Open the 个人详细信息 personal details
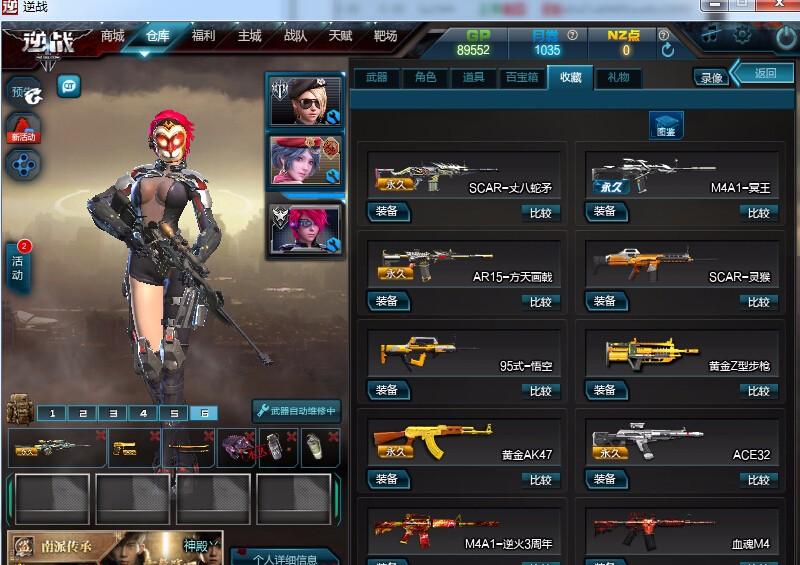This screenshot has height=565, width=800. (284, 558)
